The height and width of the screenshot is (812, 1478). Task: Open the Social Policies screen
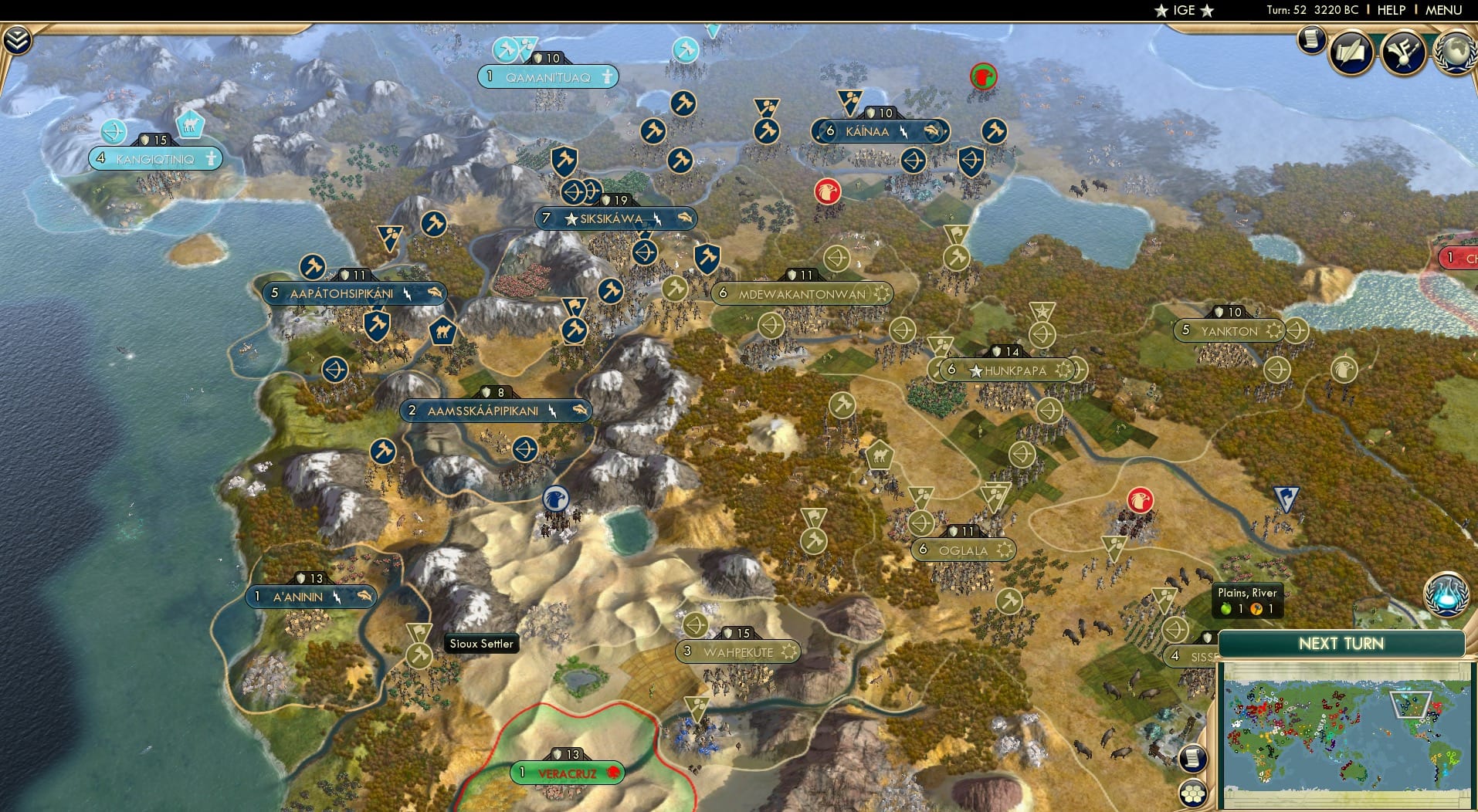point(1351,50)
